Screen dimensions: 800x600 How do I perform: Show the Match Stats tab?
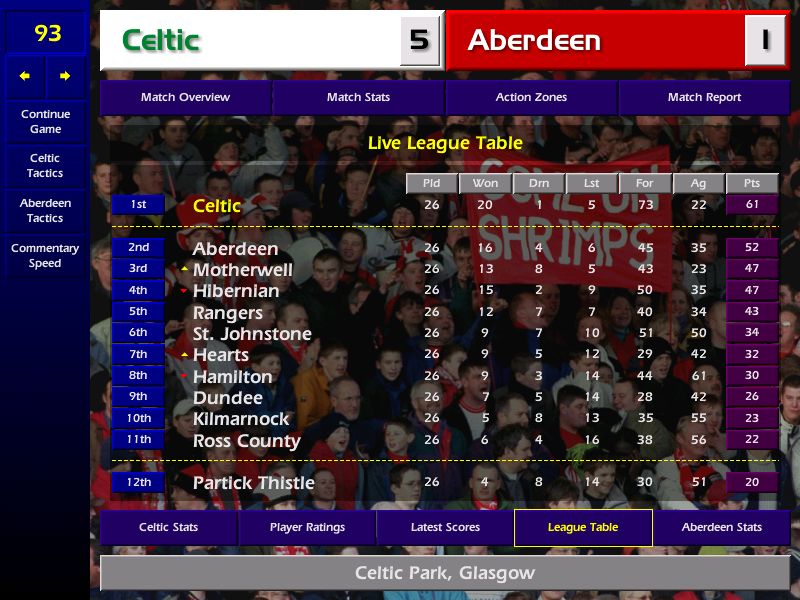tap(358, 97)
